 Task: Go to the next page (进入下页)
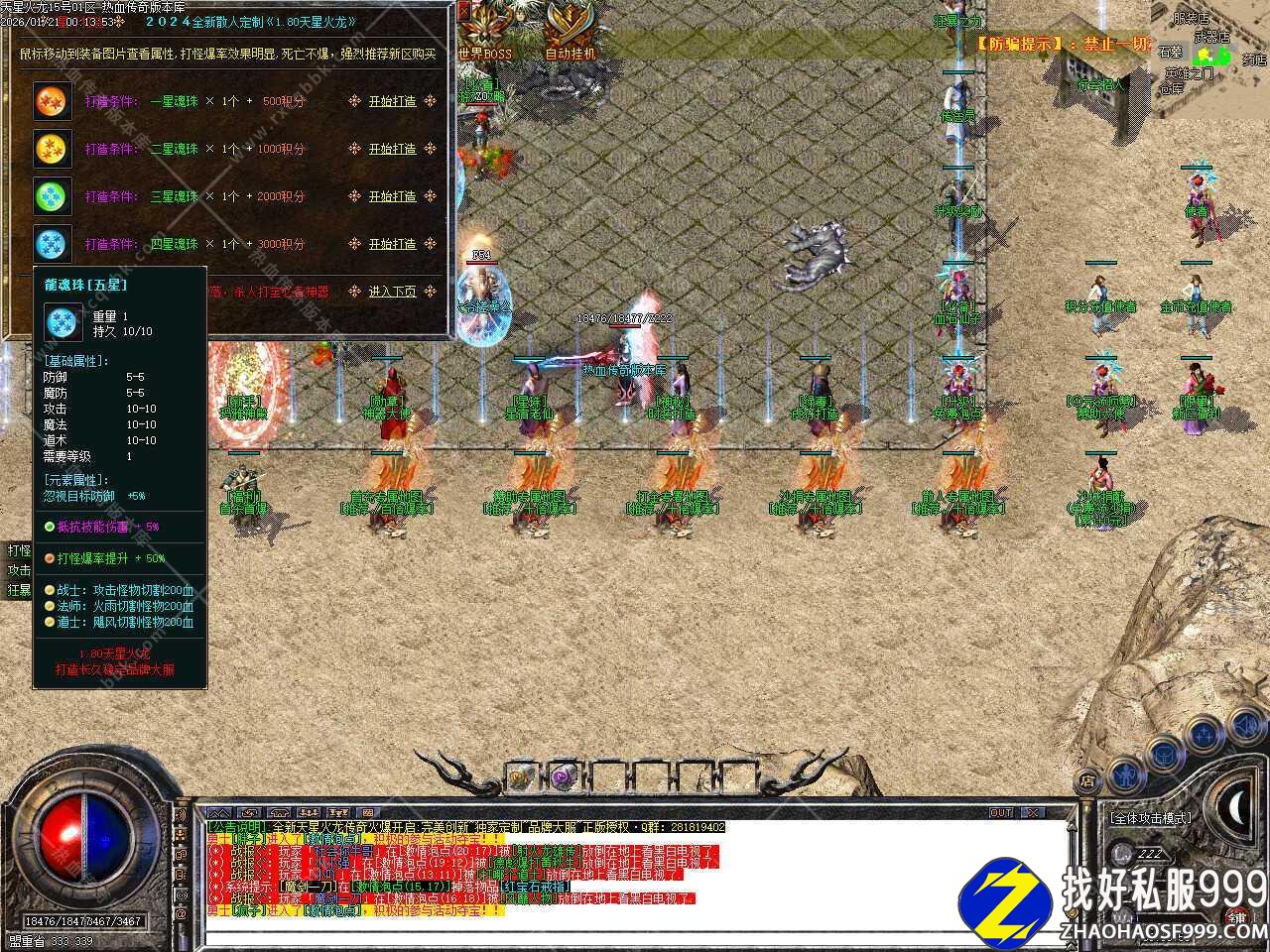point(392,292)
